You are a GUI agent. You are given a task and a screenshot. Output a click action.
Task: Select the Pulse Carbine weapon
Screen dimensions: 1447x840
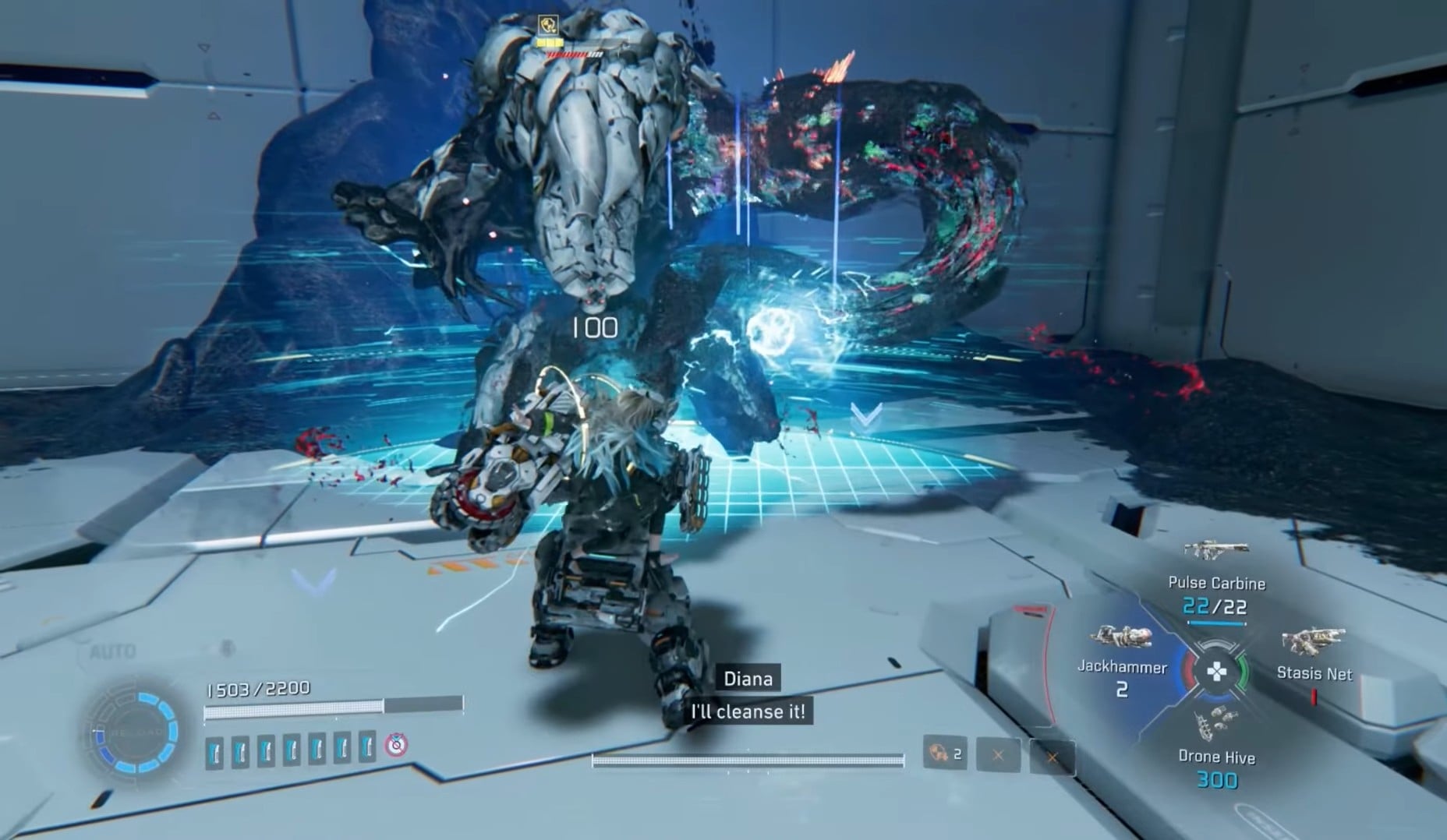click(1215, 551)
